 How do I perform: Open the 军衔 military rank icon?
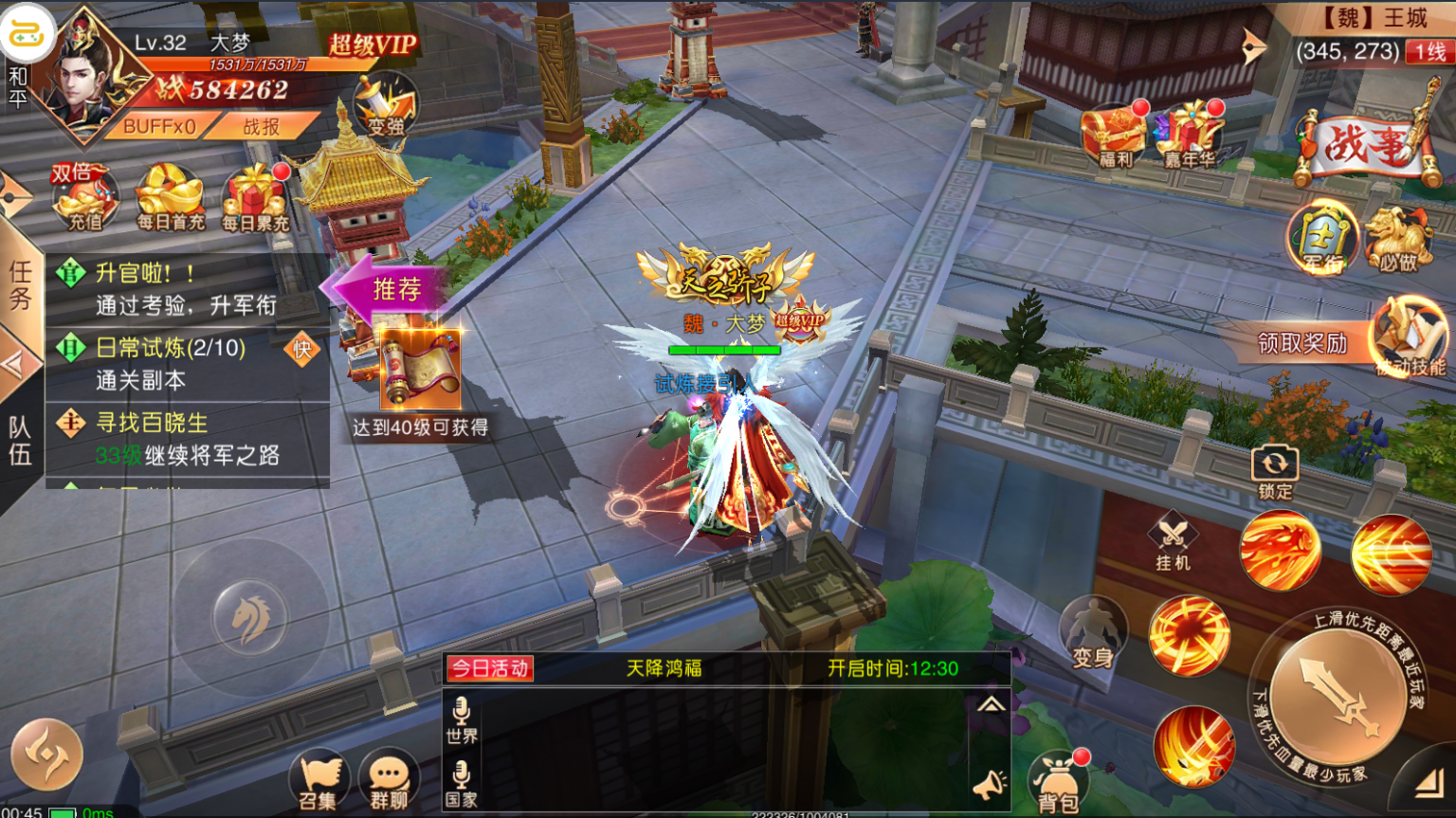[x=1324, y=237]
